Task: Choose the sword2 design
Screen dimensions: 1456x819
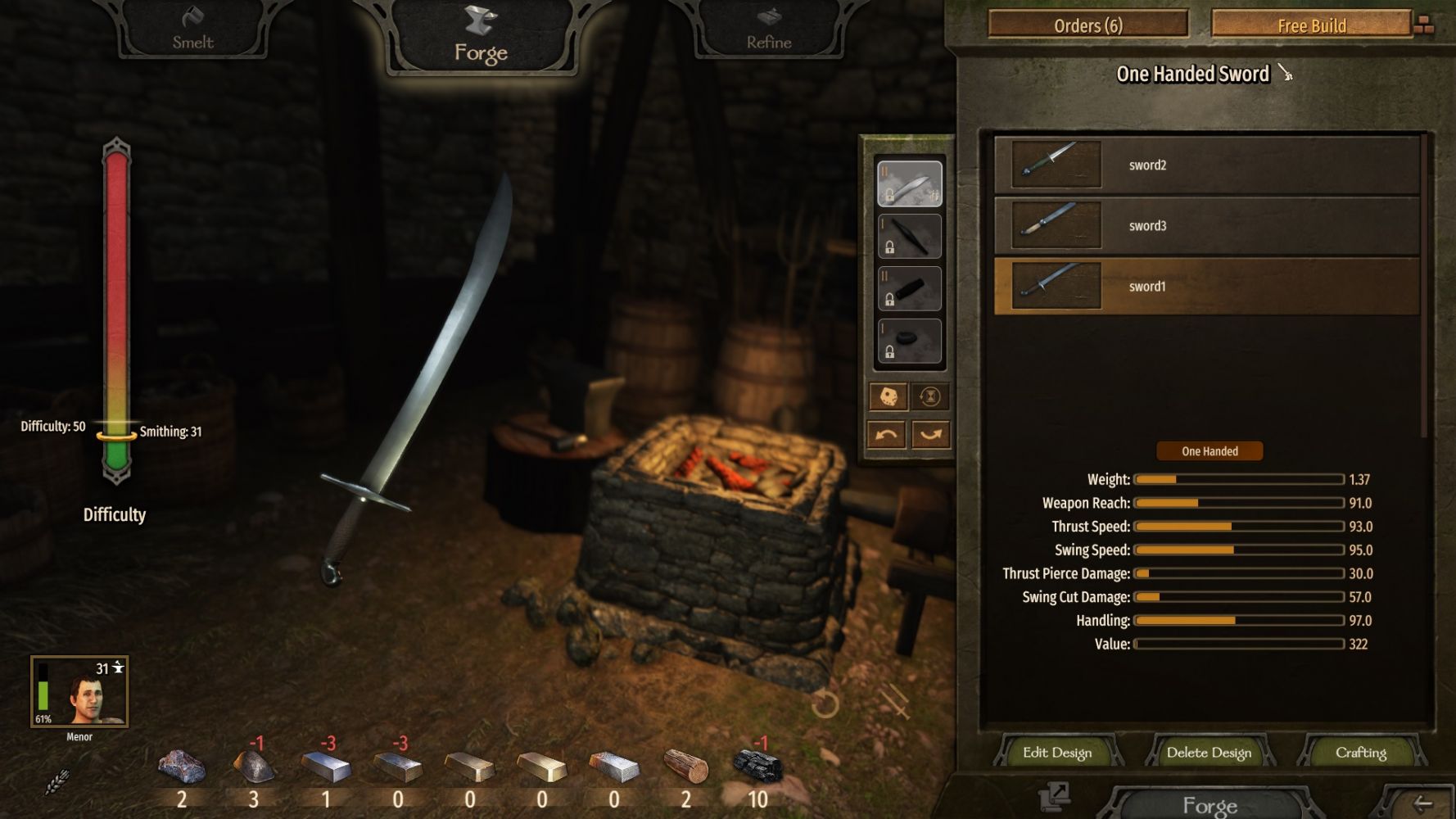Action: [x=1206, y=165]
